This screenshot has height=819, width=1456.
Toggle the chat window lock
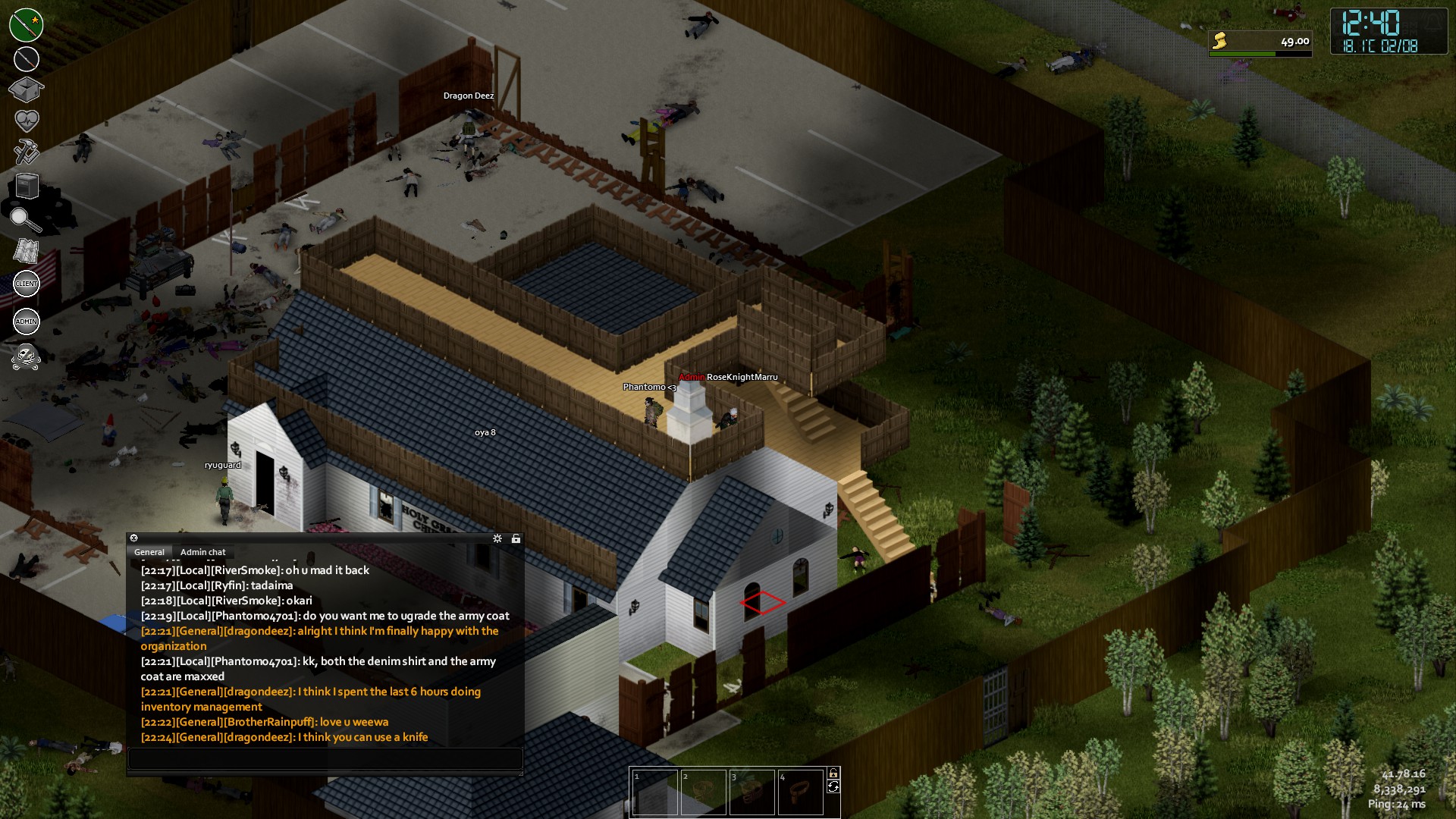pyautogui.click(x=516, y=538)
